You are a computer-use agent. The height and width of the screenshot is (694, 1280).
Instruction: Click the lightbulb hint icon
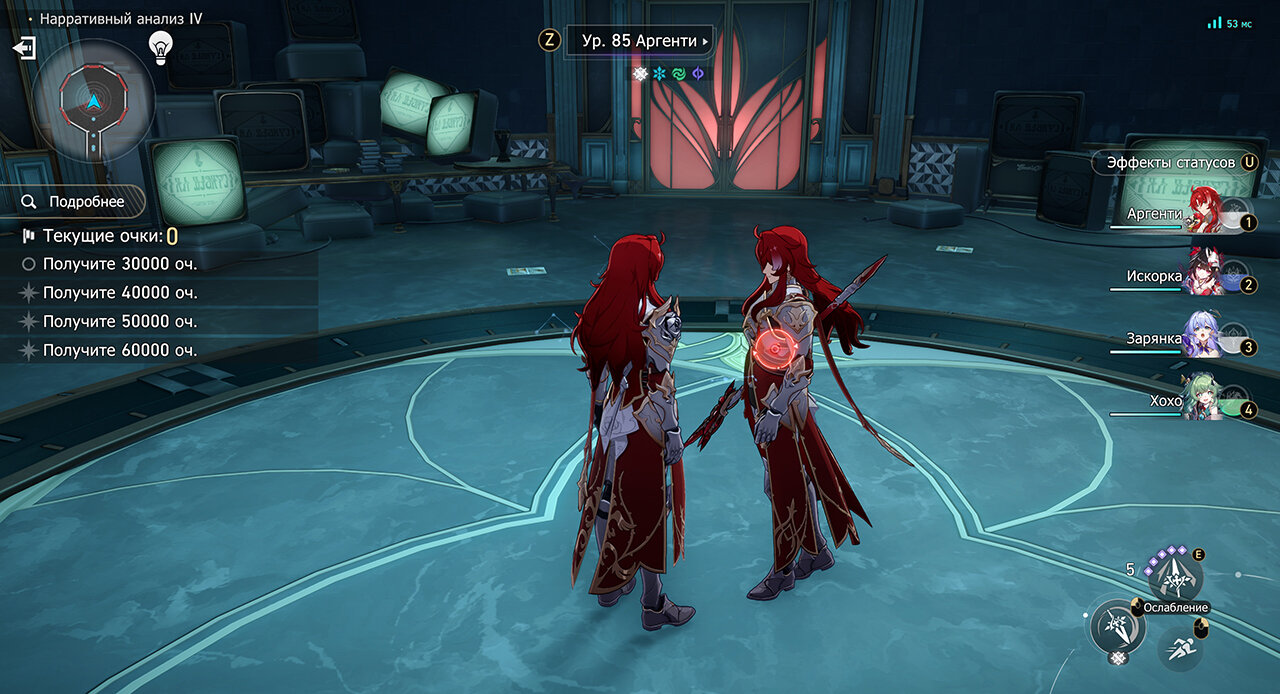(160, 46)
